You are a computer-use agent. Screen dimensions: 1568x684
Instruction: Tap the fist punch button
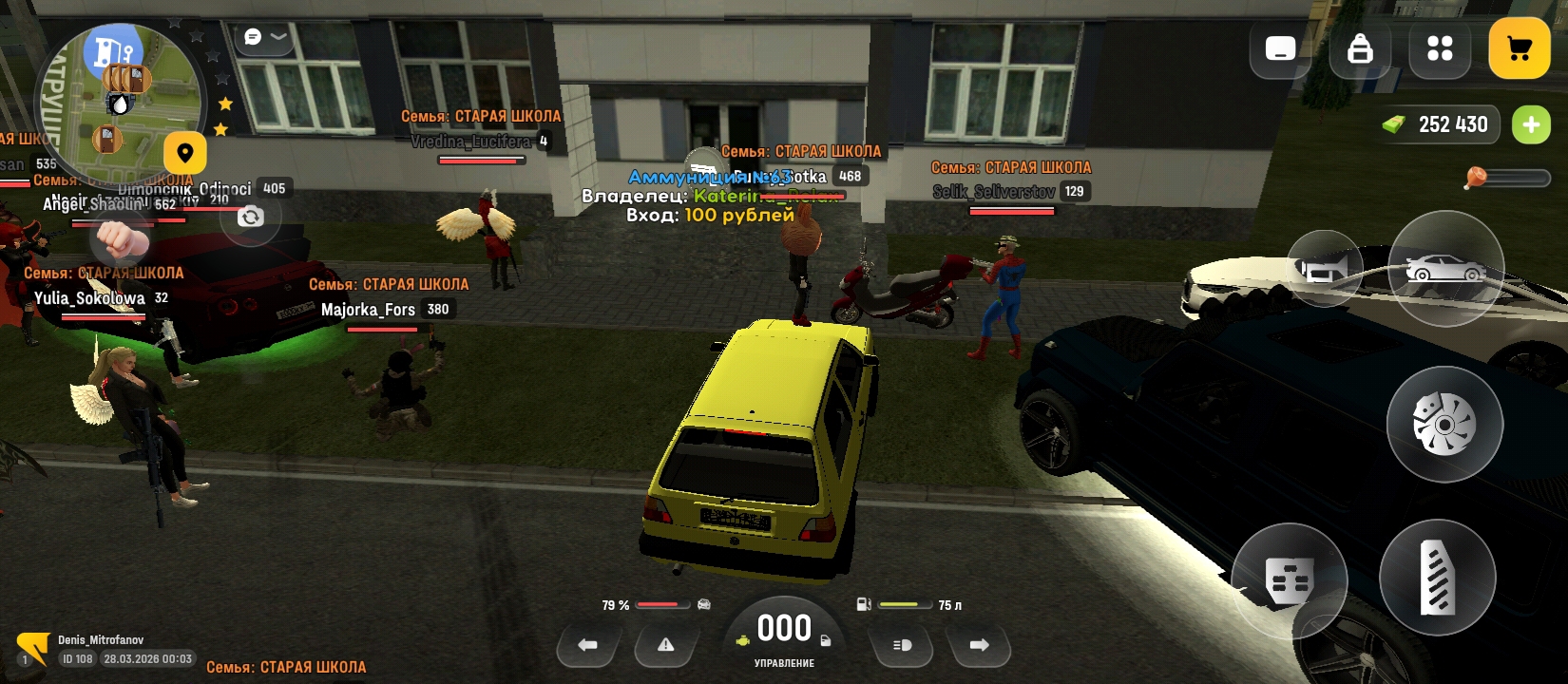[x=121, y=241]
